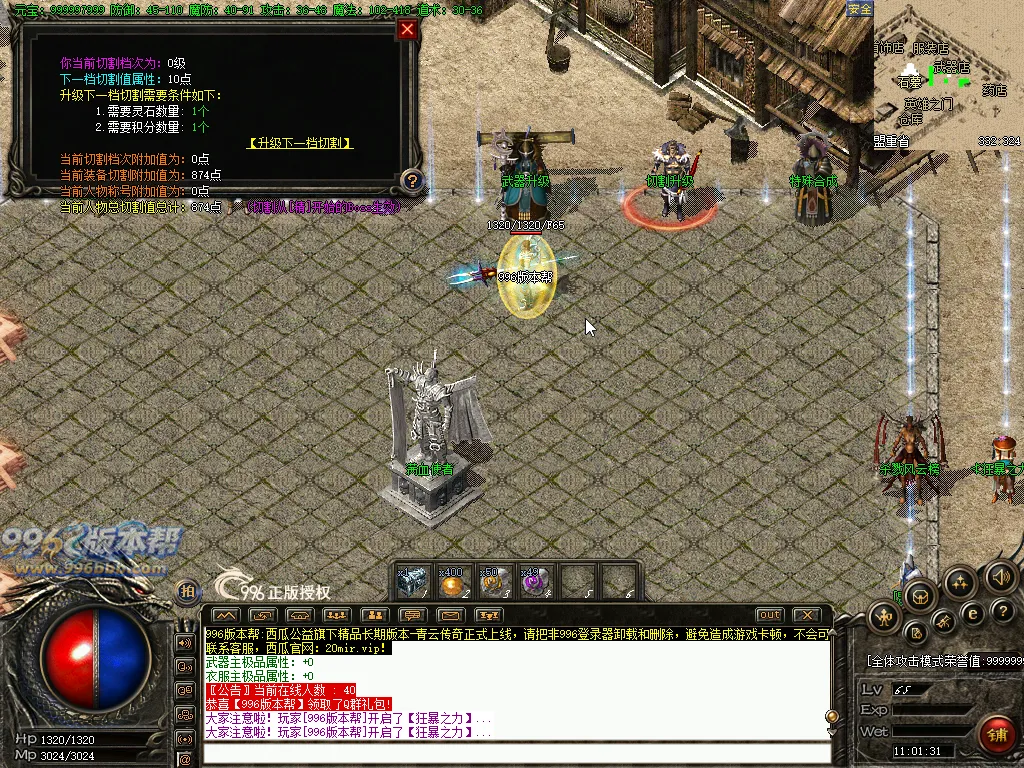Open the dialog's question mark help

[411, 181]
